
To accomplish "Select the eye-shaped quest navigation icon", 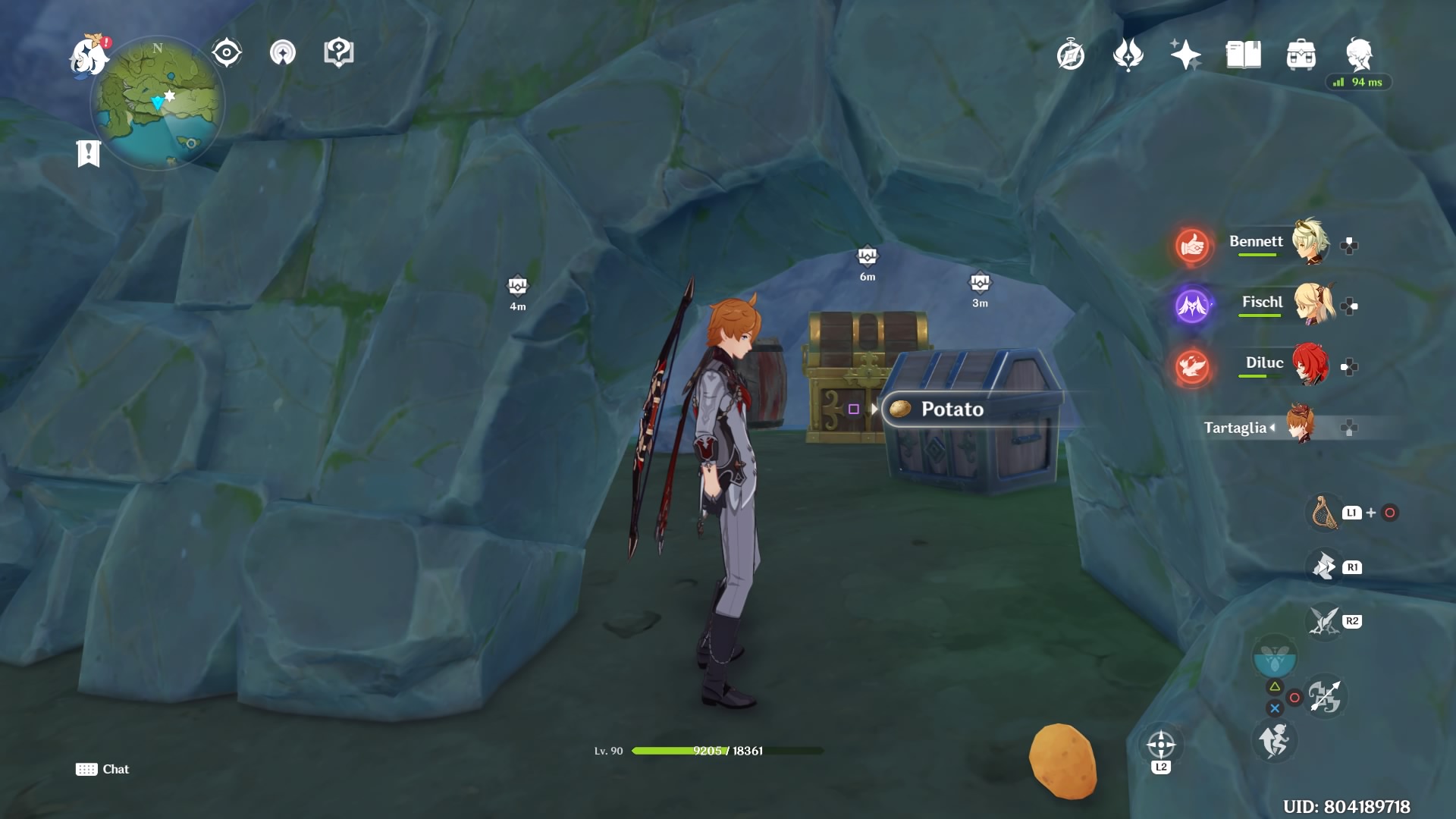I will (x=225, y=52).
